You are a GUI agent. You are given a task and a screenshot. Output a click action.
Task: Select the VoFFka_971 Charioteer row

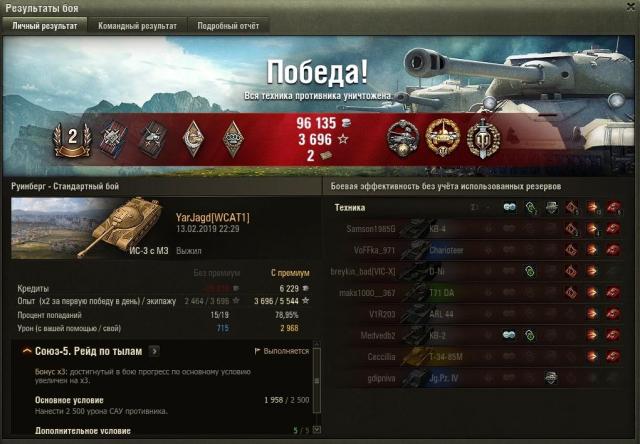coord(480,250)
